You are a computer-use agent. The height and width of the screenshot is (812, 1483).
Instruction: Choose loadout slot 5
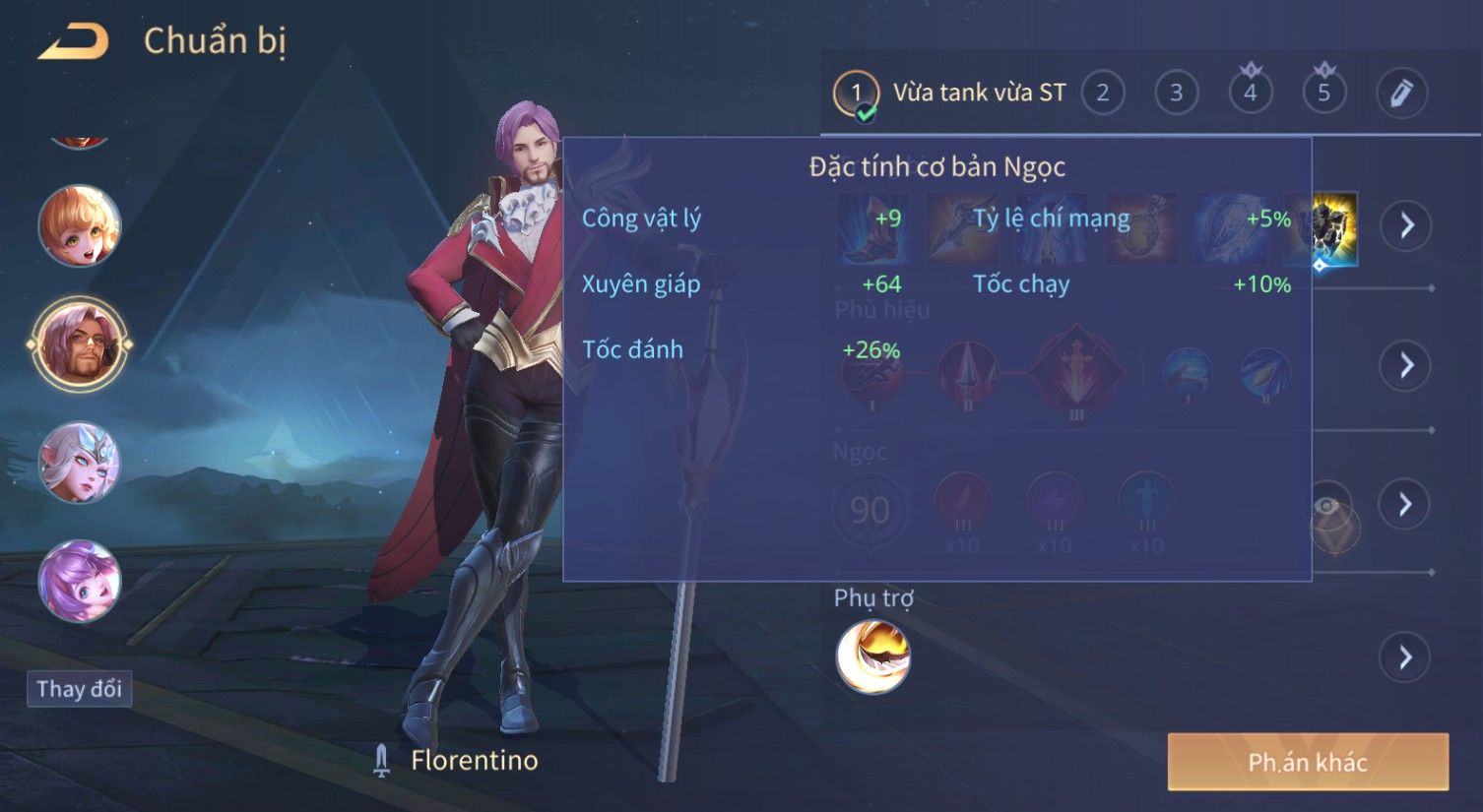pyautogui.click(x=1323, y=94)
